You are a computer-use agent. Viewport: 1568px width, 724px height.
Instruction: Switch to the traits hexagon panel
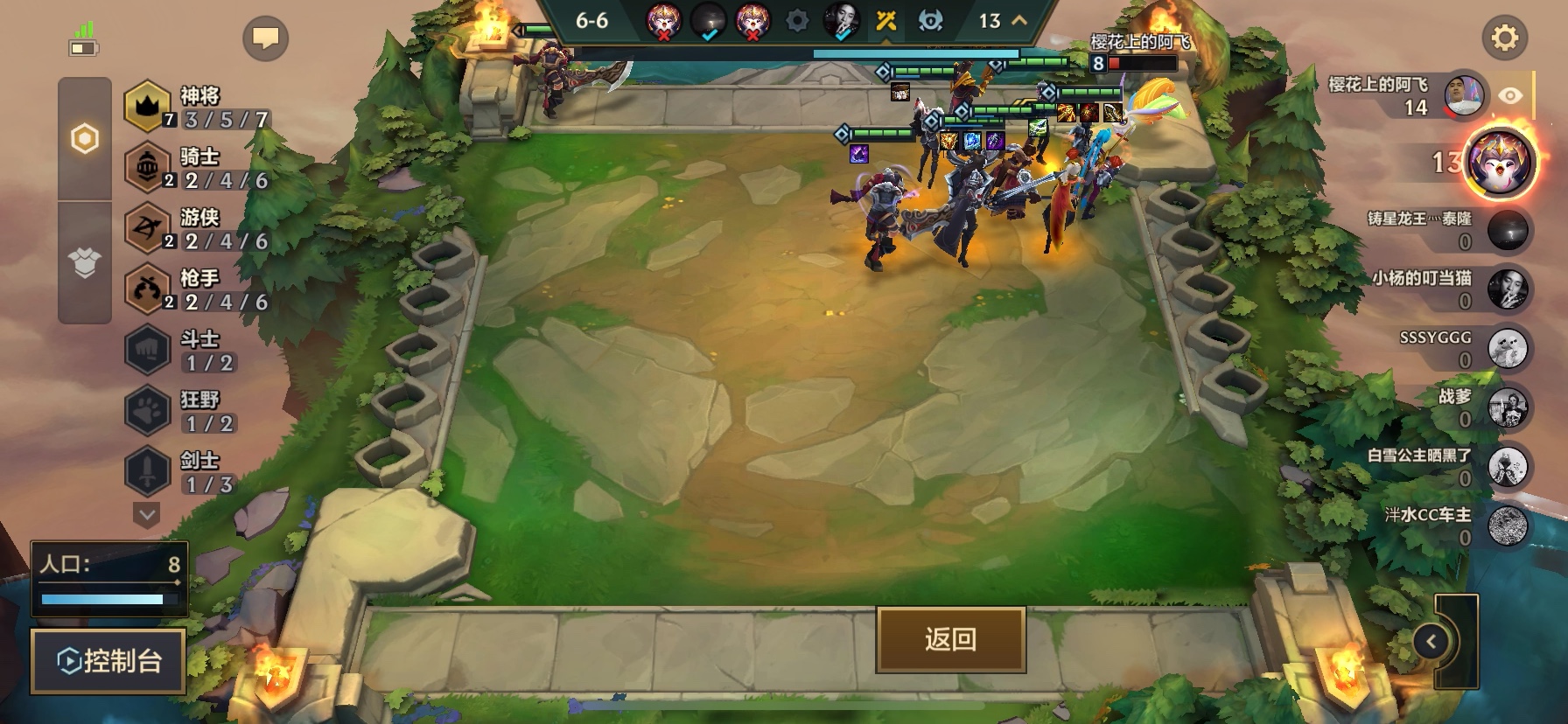pos(84,138)
